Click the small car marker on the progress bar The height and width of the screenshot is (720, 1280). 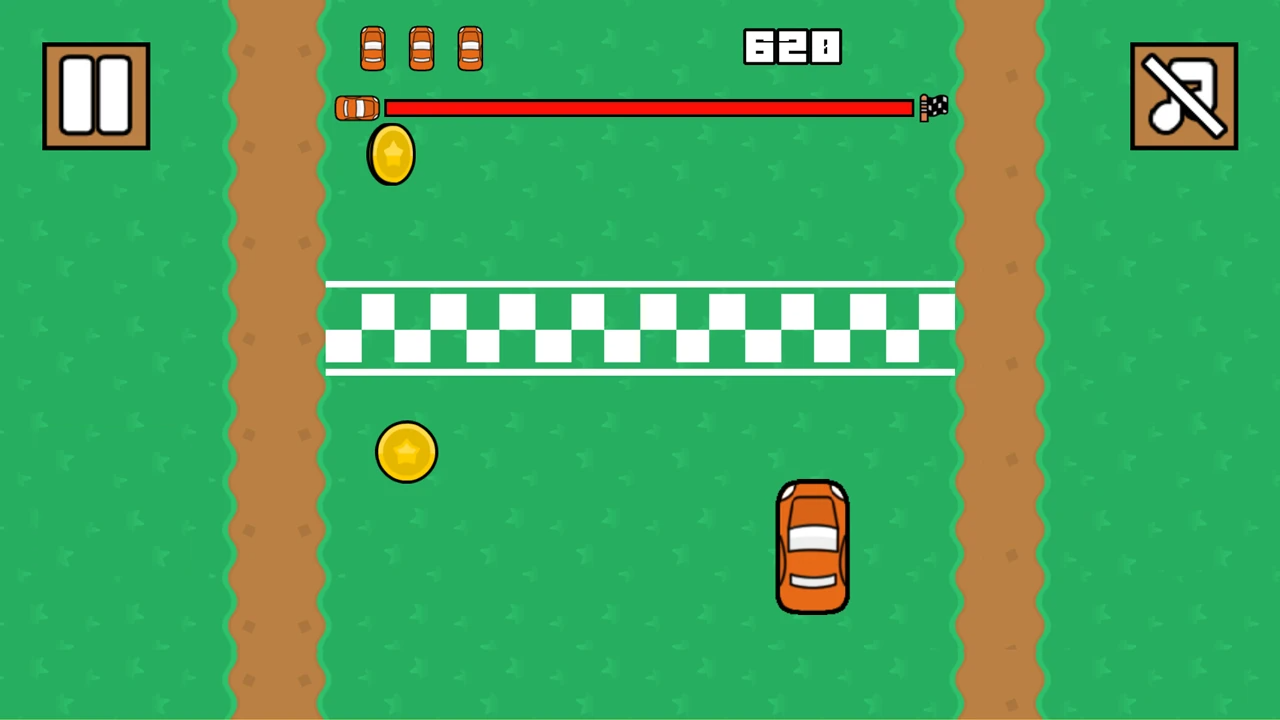[356, 108]
